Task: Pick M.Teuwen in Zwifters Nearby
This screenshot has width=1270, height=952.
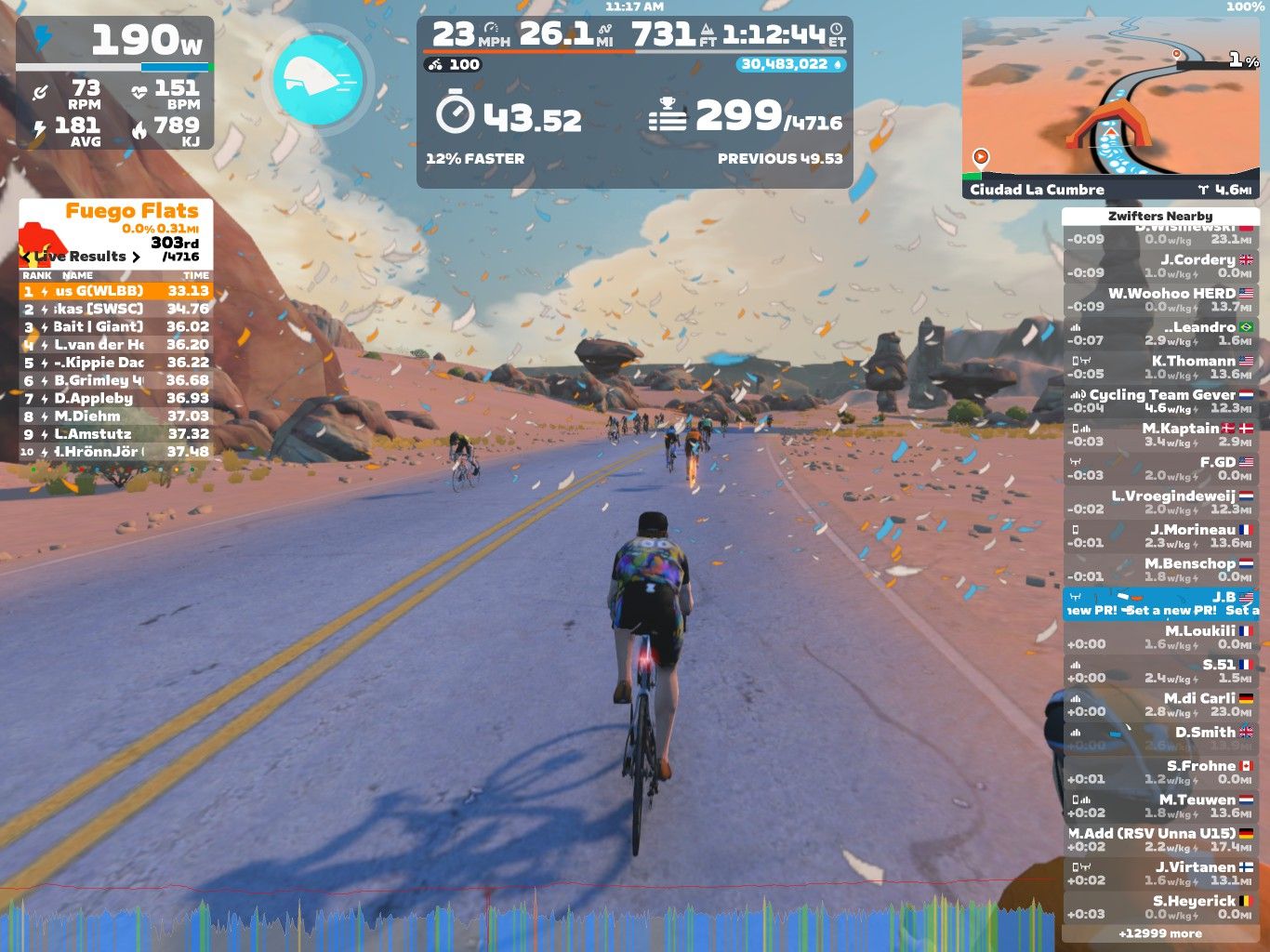Action: click(x=1159, y=805)
